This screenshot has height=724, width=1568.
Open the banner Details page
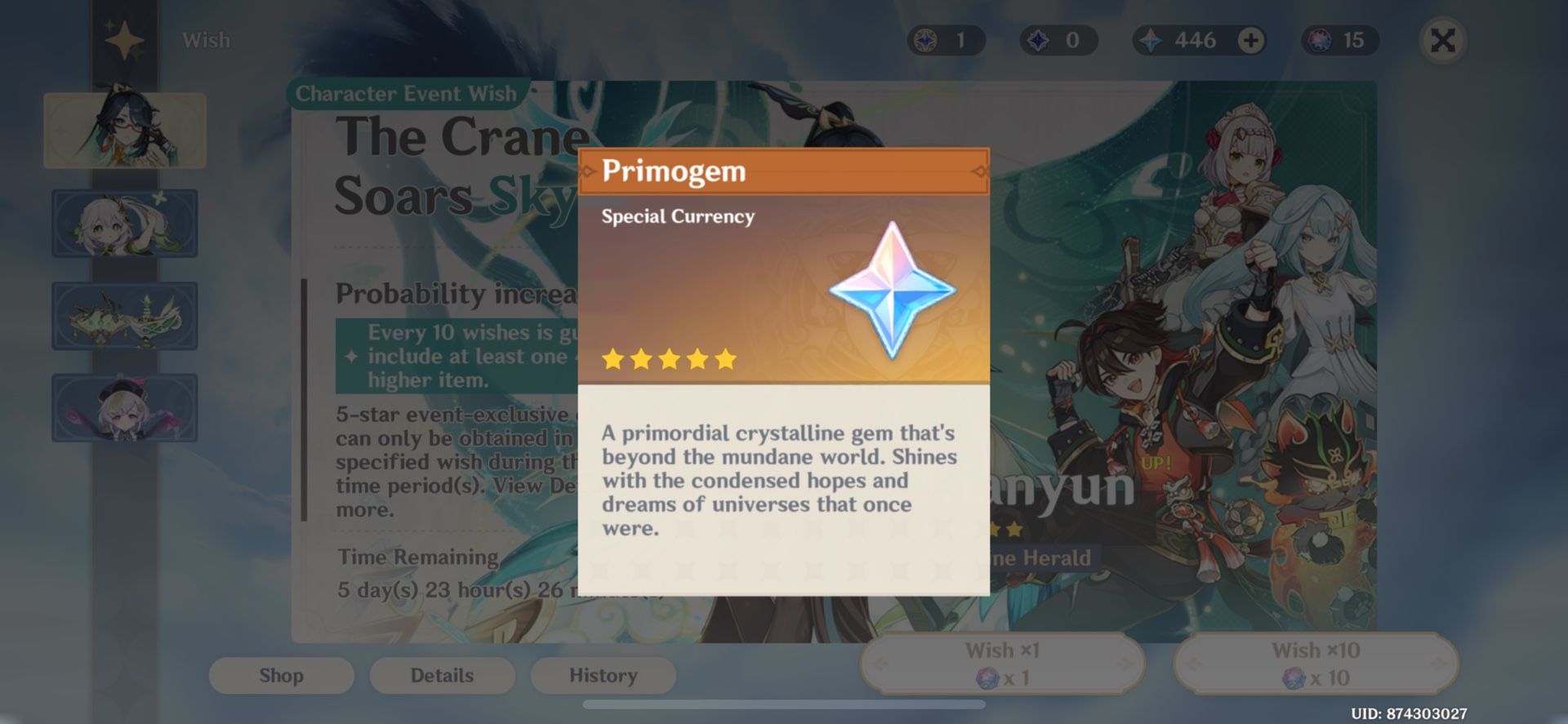pyautogui.click(x=441, y=675)
